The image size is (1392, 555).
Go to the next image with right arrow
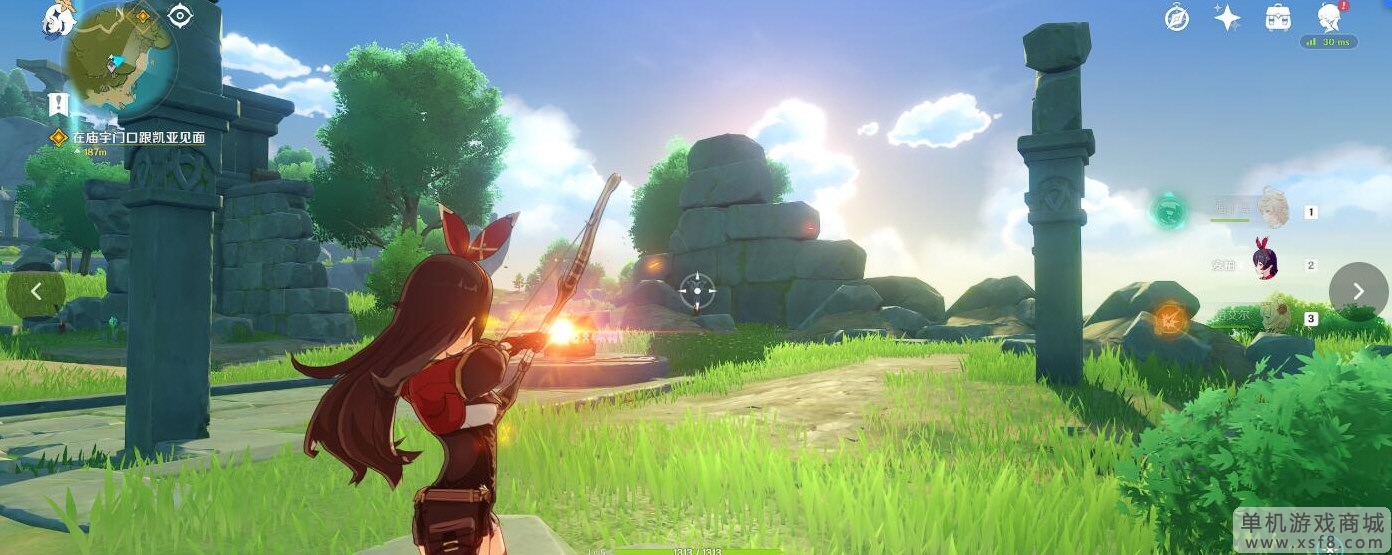pyautogui.click(x=1358, y=291)
